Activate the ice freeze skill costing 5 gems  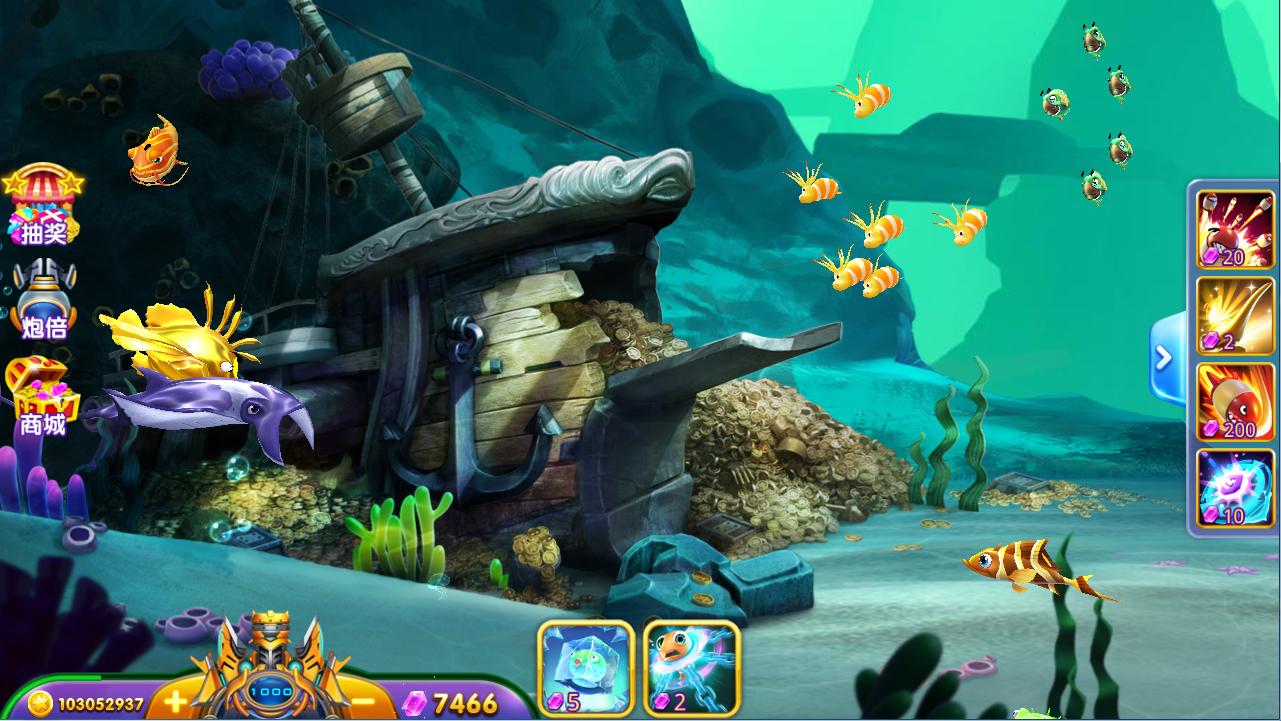pyautogui.click(x=586, y=668)
